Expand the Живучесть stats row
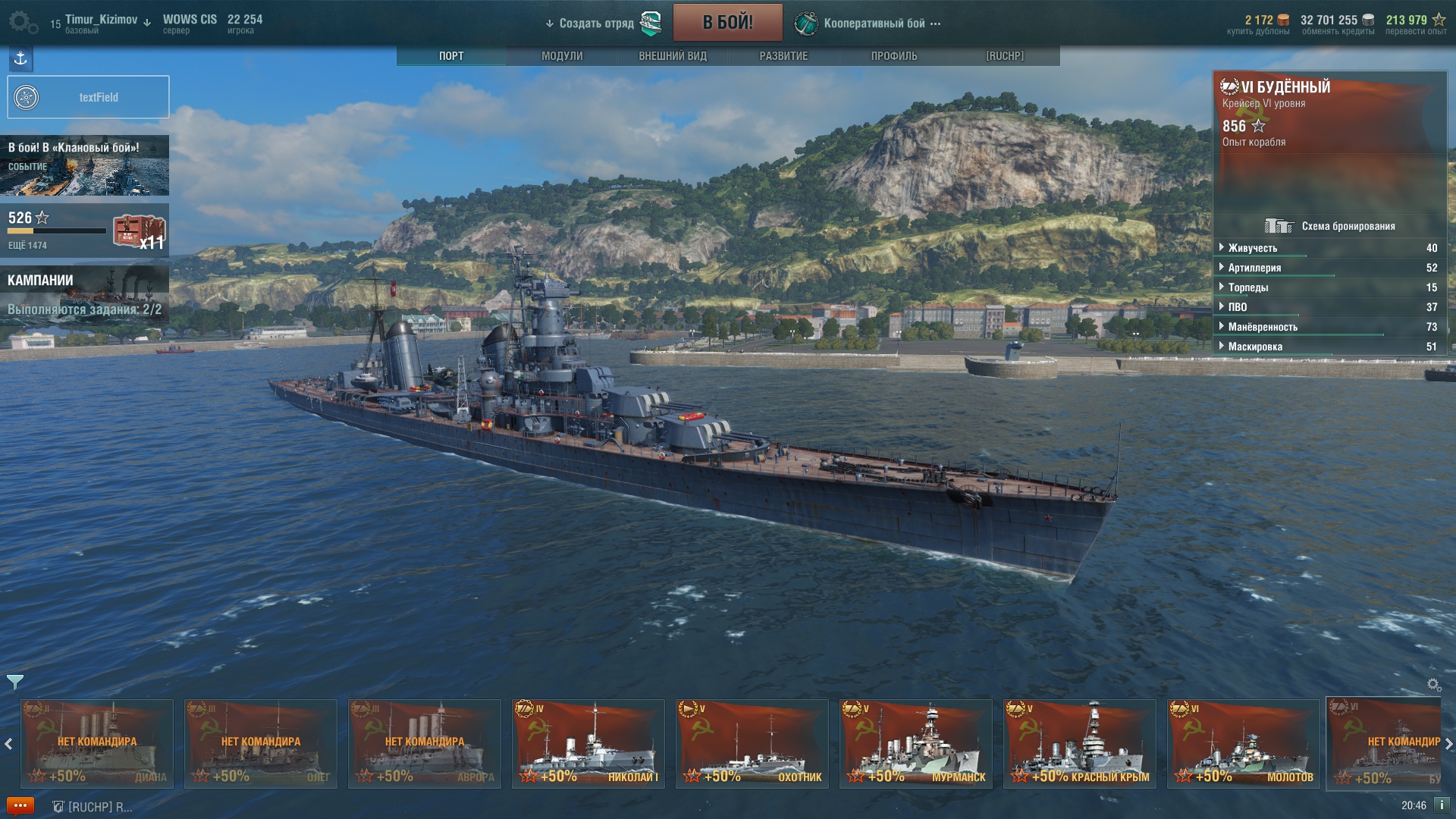This screenshot has height=819, width=1456. 1253,248
